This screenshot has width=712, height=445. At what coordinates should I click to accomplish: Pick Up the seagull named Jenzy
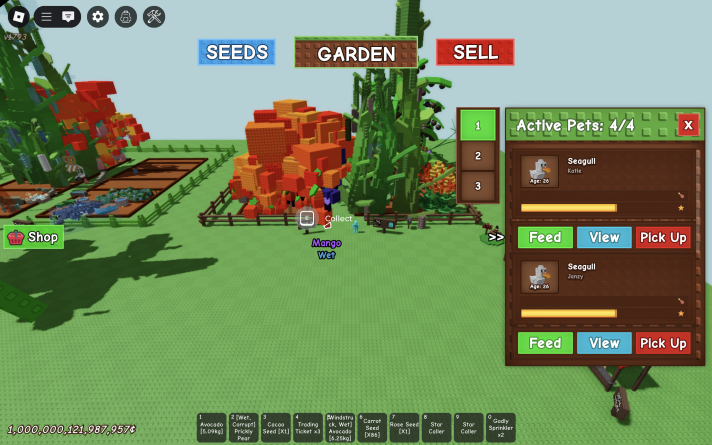[x=663, y=343]
